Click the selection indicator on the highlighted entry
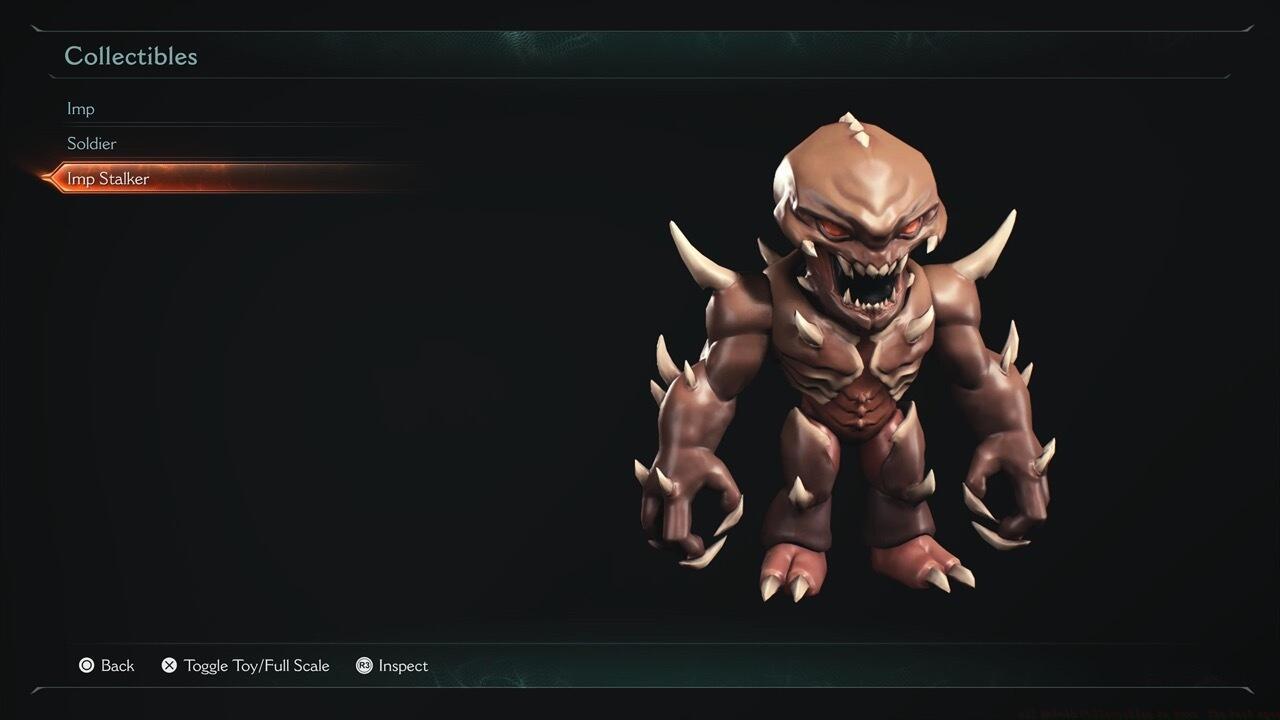The image size is (1280, 720). point(48,178)
